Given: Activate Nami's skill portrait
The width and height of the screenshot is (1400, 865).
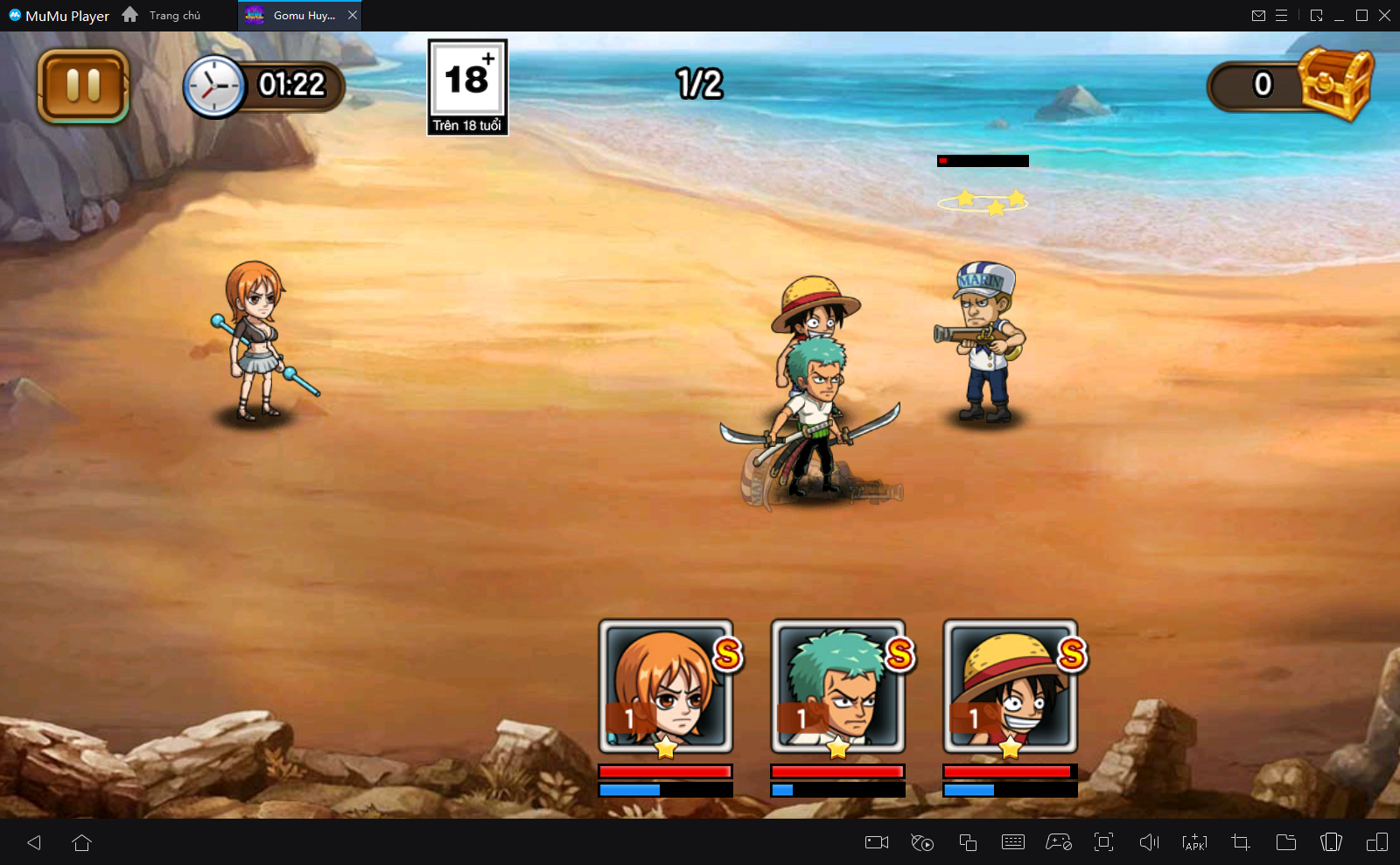Looking at the screenshot, I should 665,687.
